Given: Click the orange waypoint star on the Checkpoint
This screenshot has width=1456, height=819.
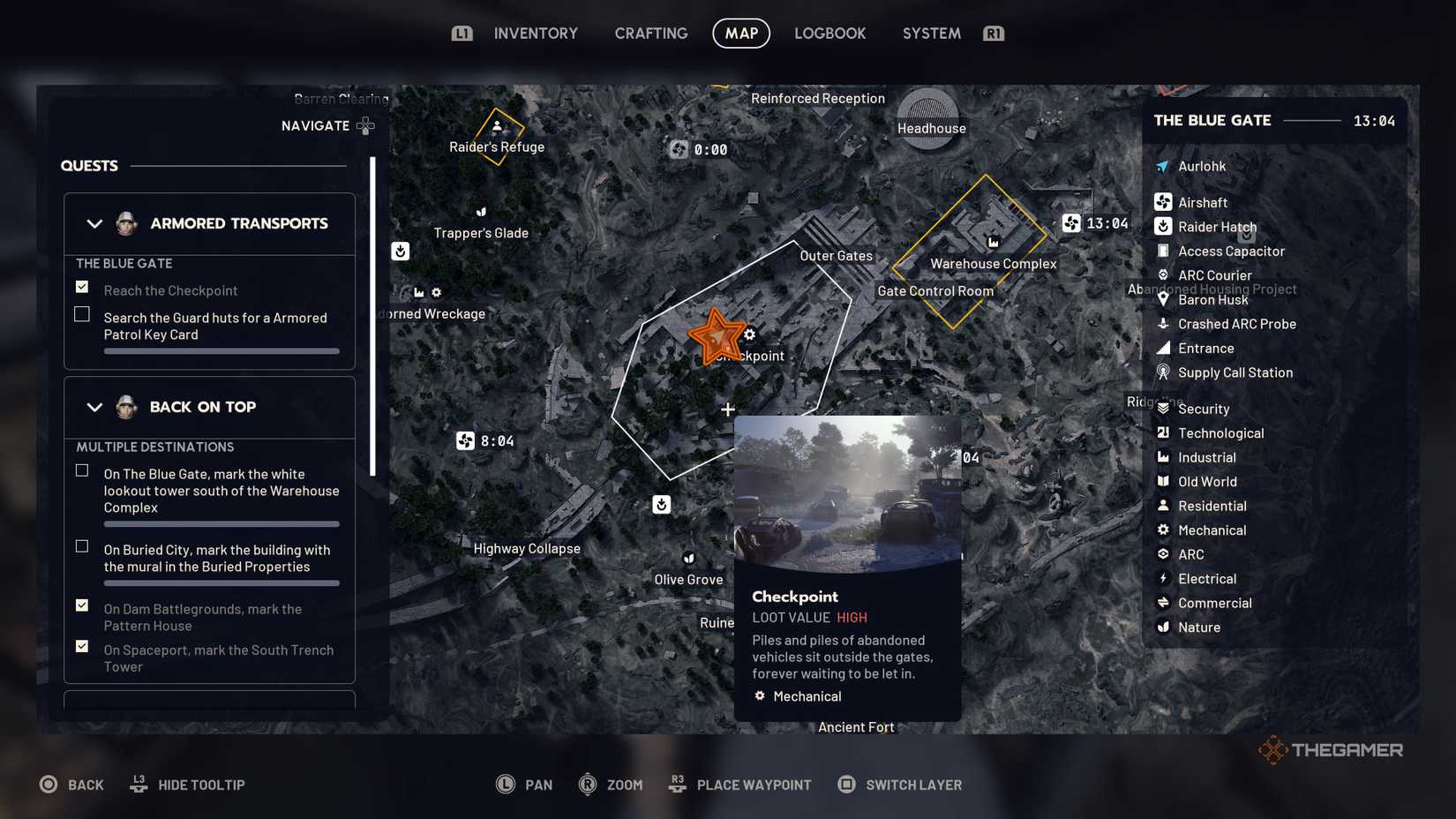Looking at the screenshot, I should [719, 336].
